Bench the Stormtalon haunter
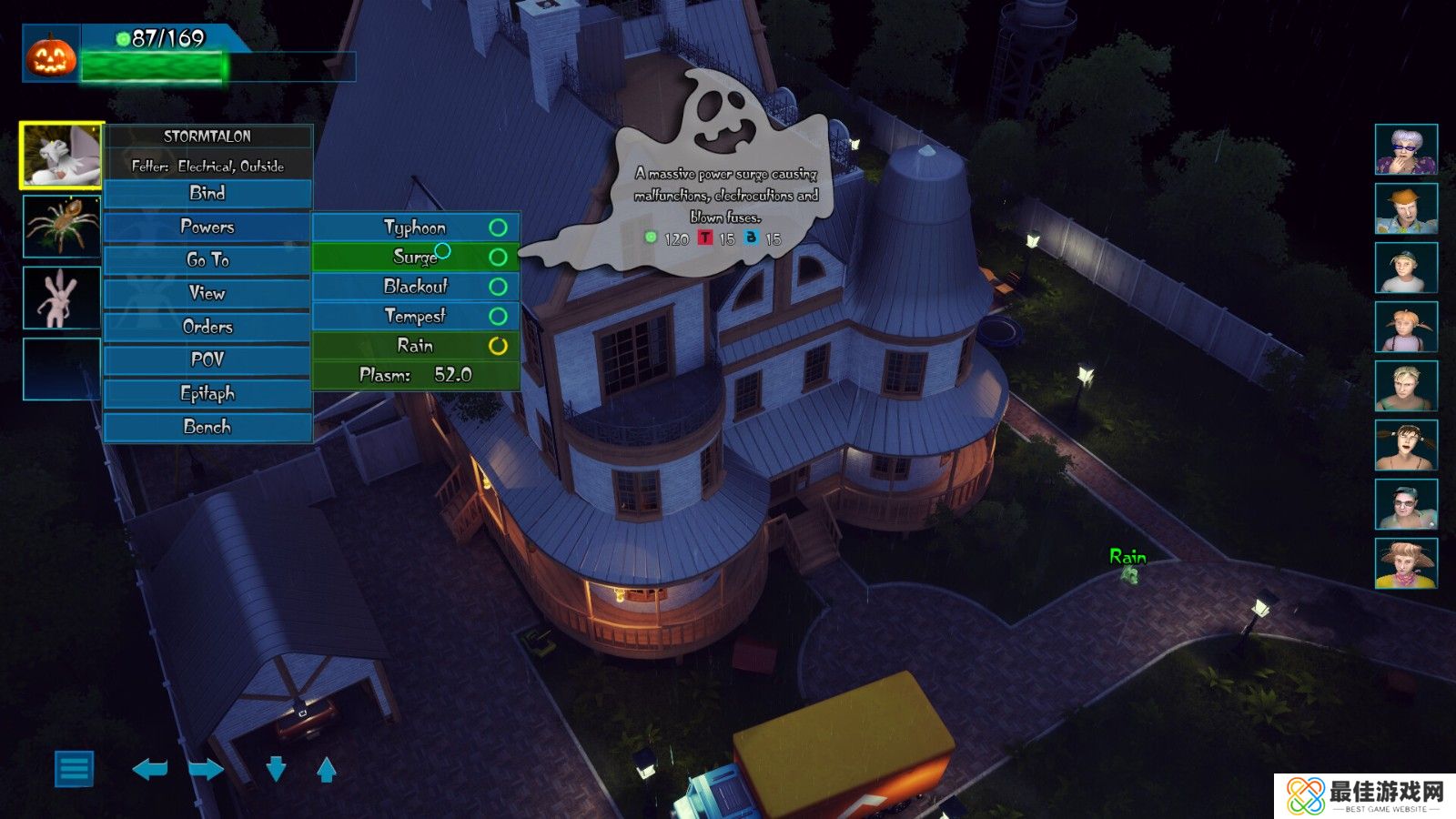The image size is (1456, 819). (207, 427)
